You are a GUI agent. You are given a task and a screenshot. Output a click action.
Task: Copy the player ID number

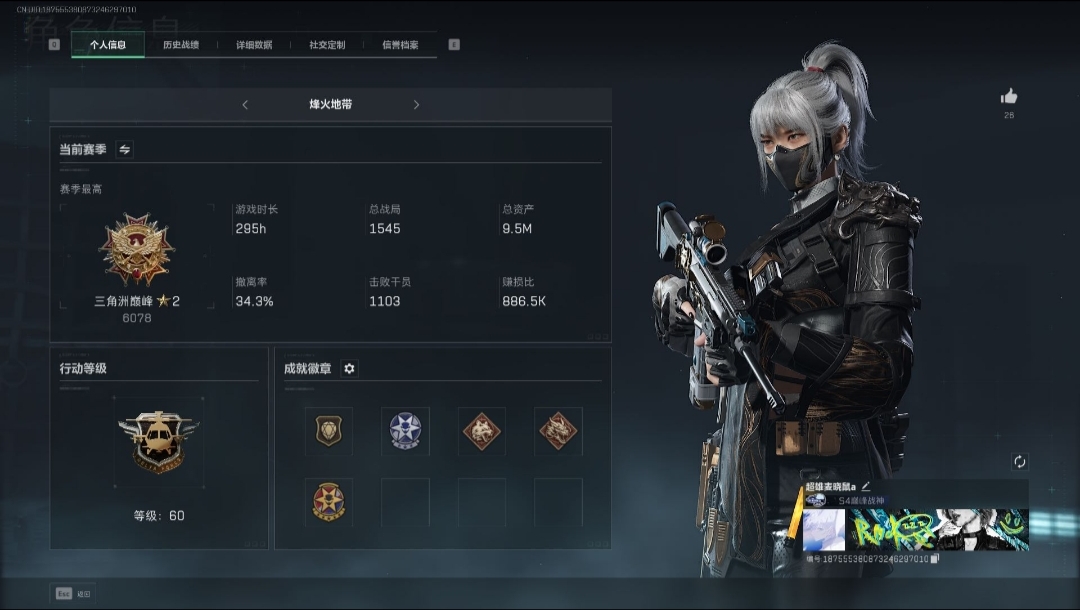[934, 559]
